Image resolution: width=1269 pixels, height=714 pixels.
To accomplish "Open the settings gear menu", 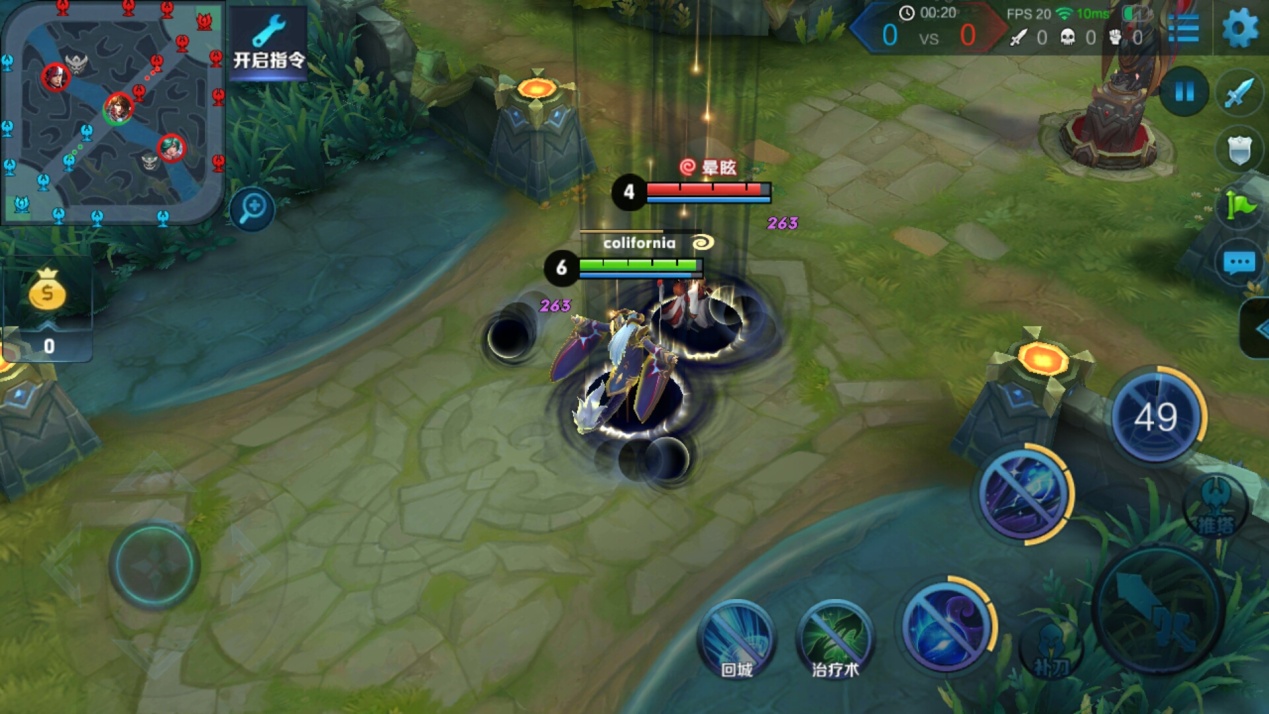I will point(1240,28).
